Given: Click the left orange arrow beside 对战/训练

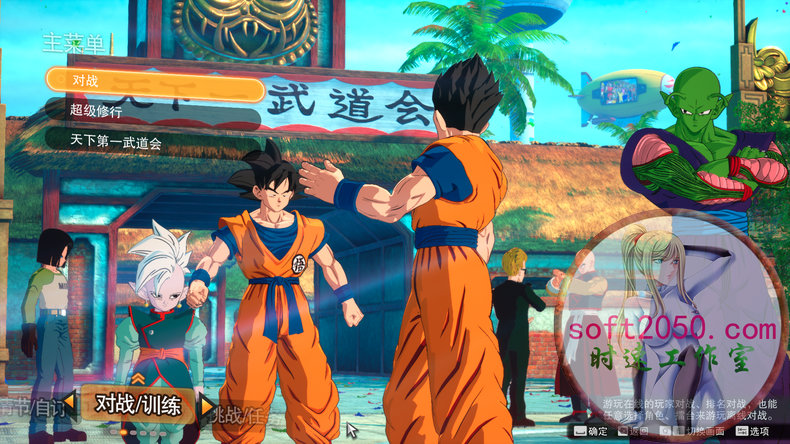Looking at the screenshot, I should (69, 406).
